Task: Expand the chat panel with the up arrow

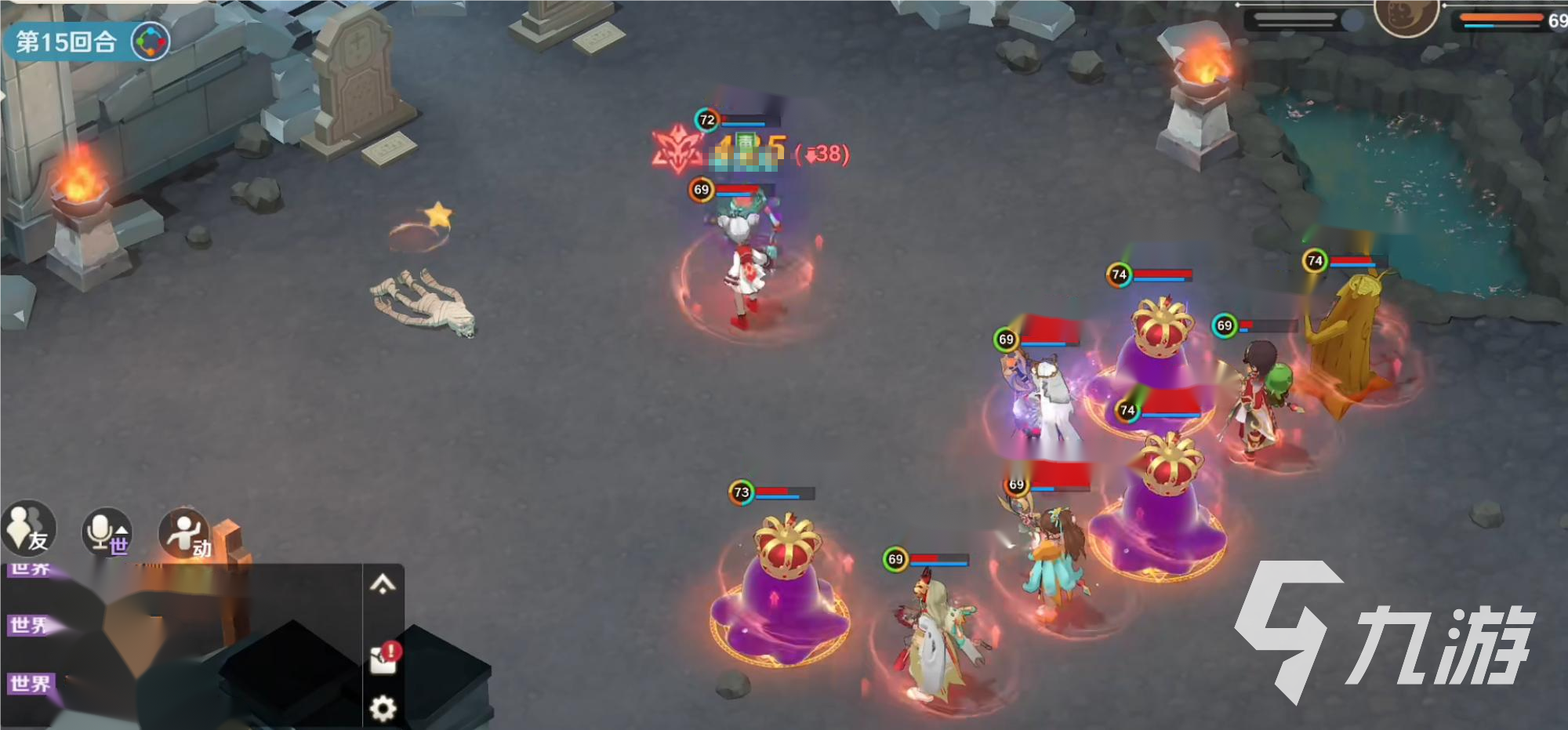Action: 383,584
